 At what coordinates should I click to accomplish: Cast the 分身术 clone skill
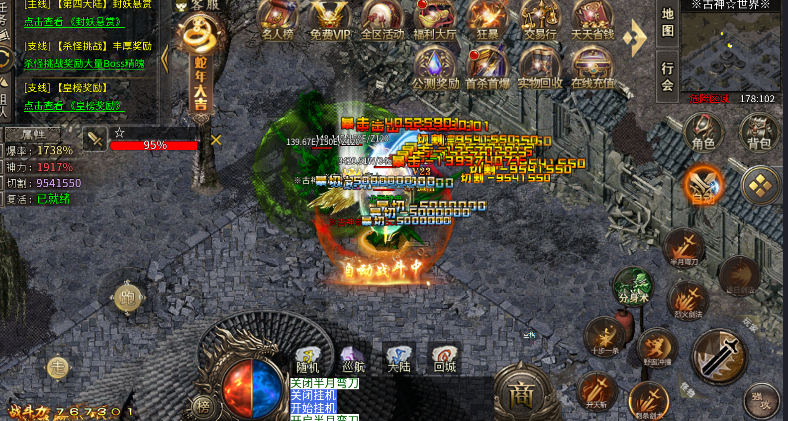632,285
